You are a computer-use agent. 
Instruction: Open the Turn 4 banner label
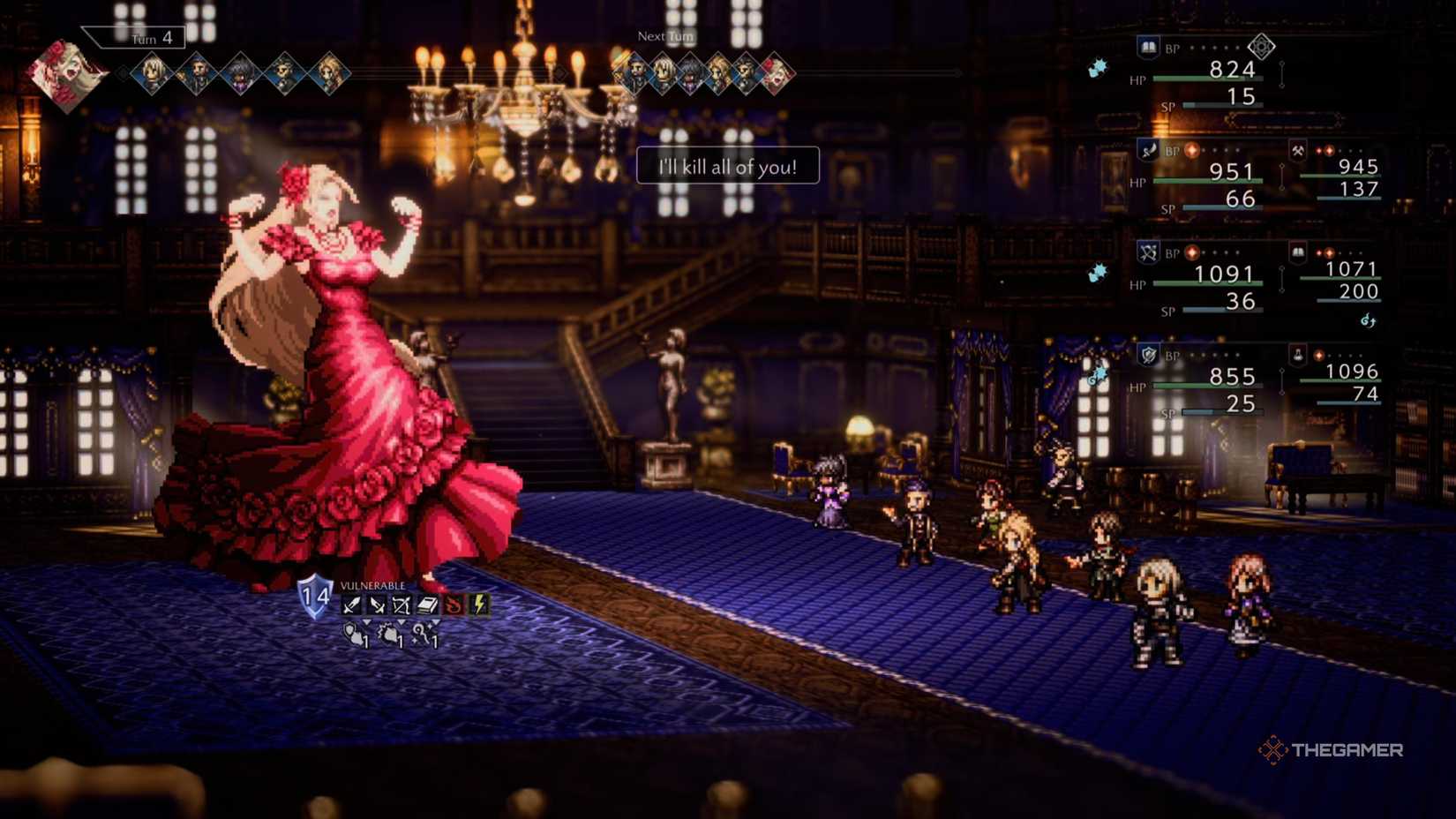coord(134,38)
